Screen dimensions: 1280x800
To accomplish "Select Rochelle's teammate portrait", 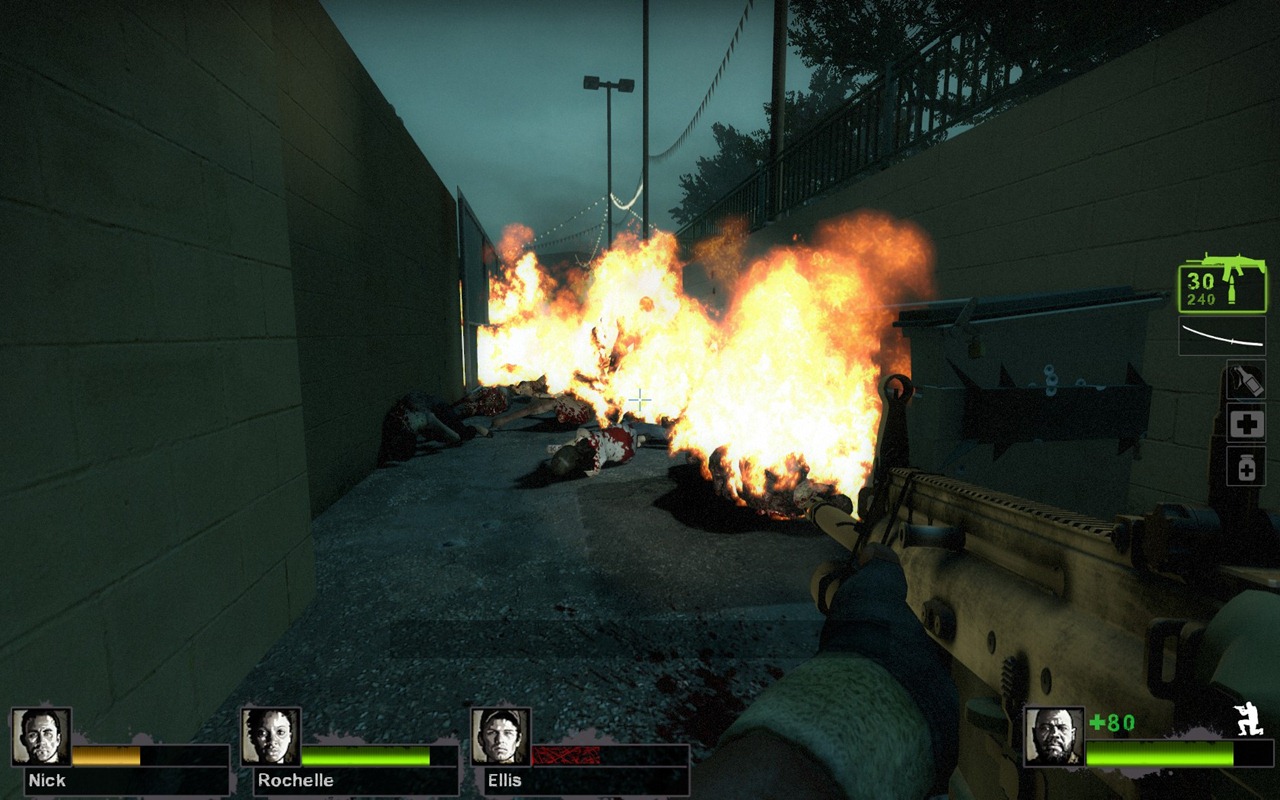I will click(x=271, y=737).
